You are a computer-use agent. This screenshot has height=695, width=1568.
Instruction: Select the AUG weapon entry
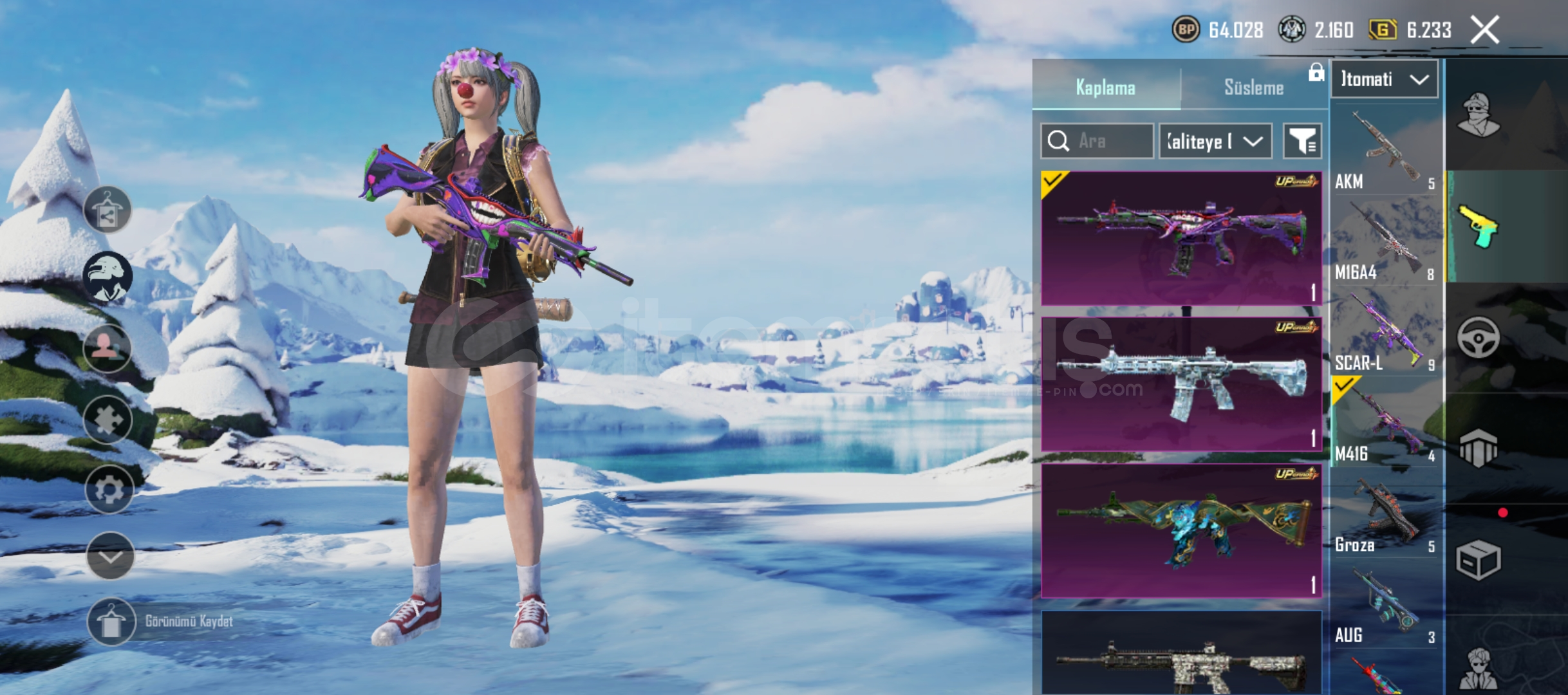click(x=1384, y=606)
